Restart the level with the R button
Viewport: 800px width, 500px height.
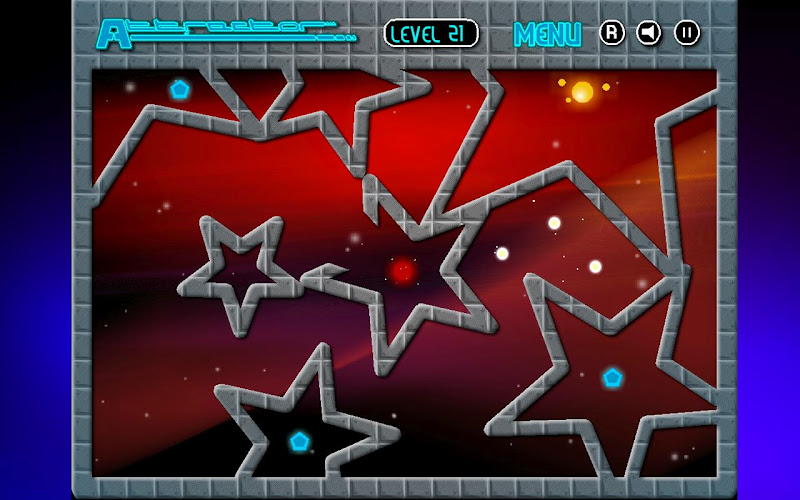(x=612, y=33)
